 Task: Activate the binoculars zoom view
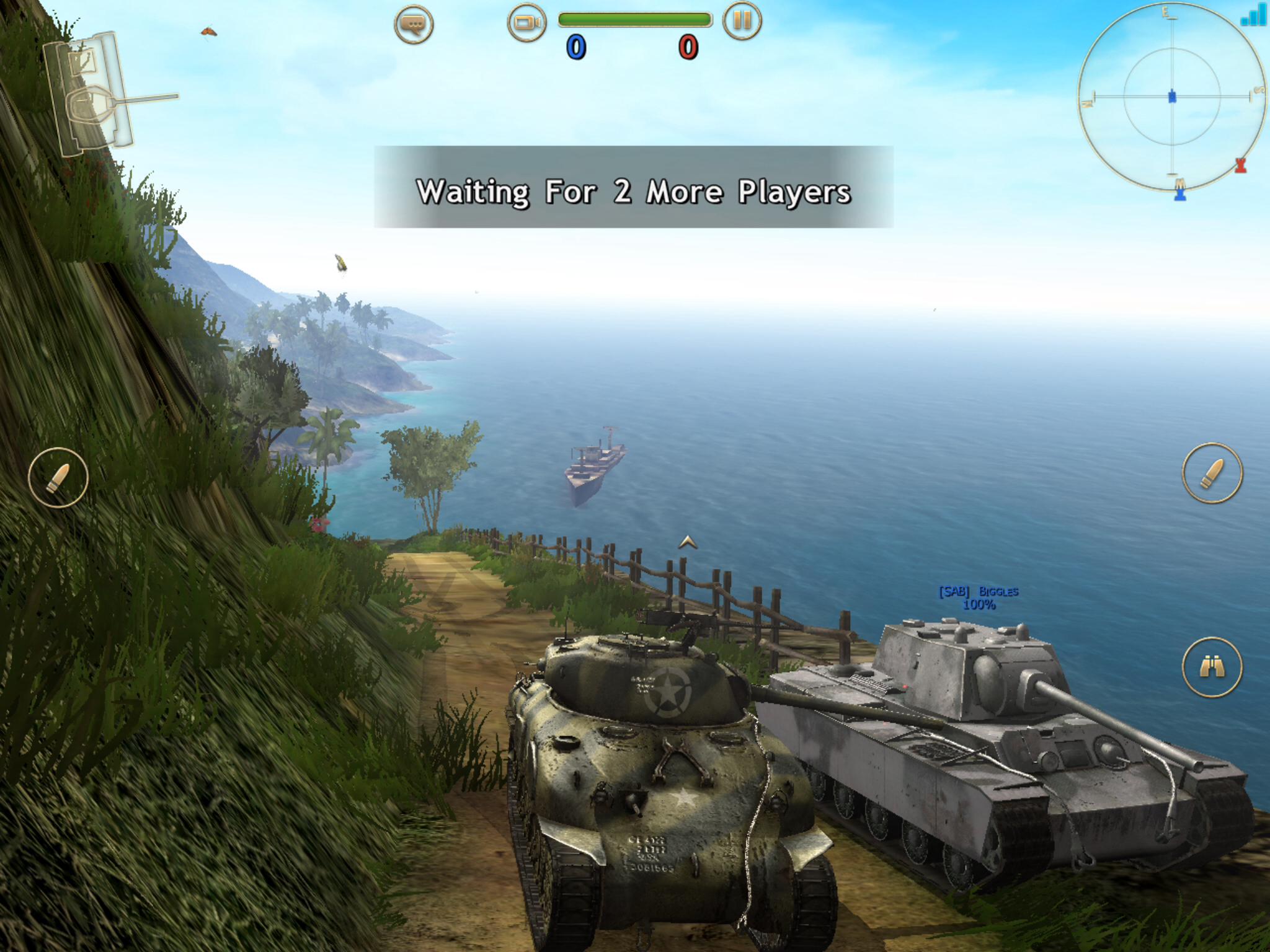1212,667
